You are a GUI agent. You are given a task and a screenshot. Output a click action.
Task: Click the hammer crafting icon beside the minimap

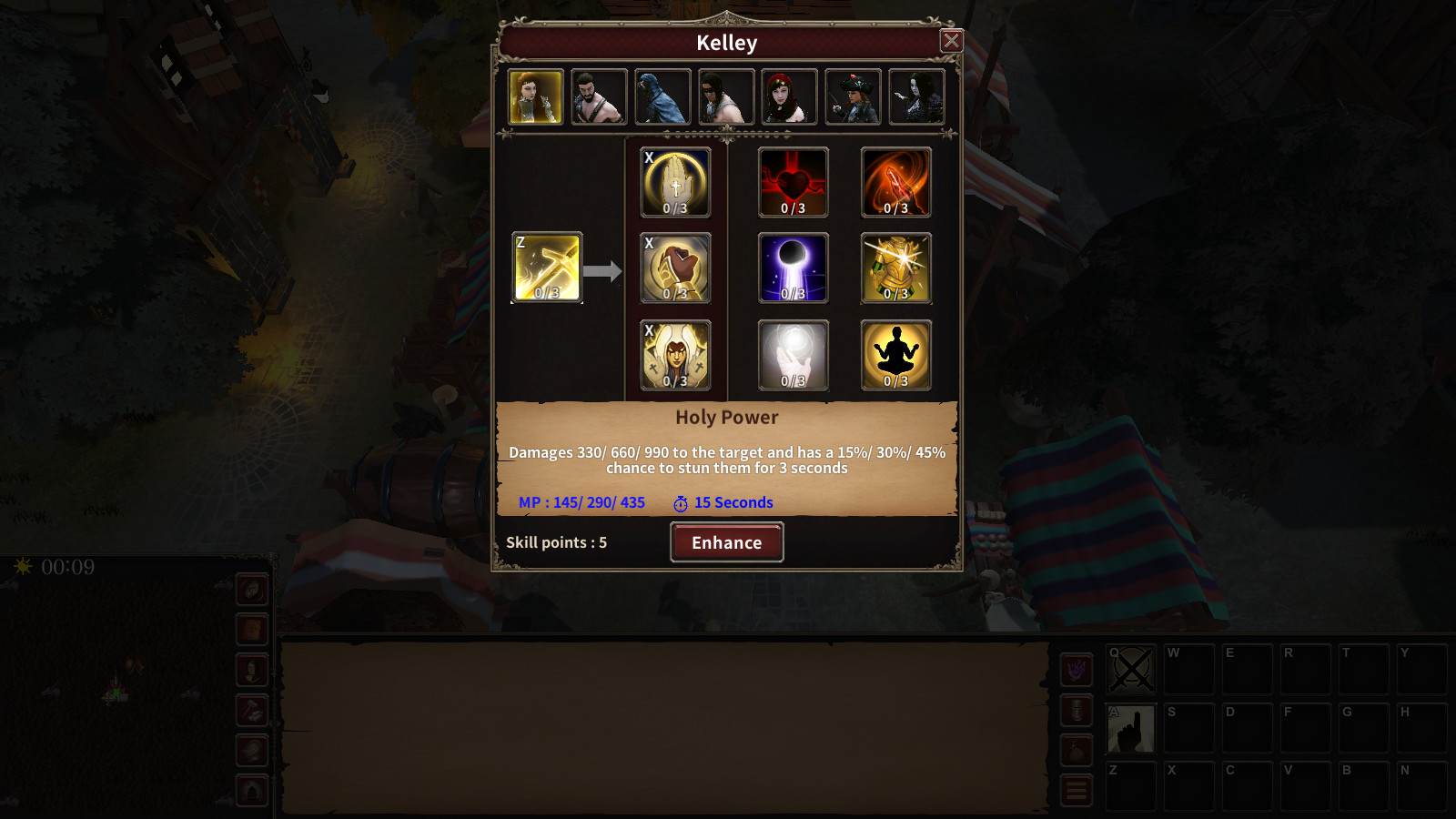pos(253,710)
